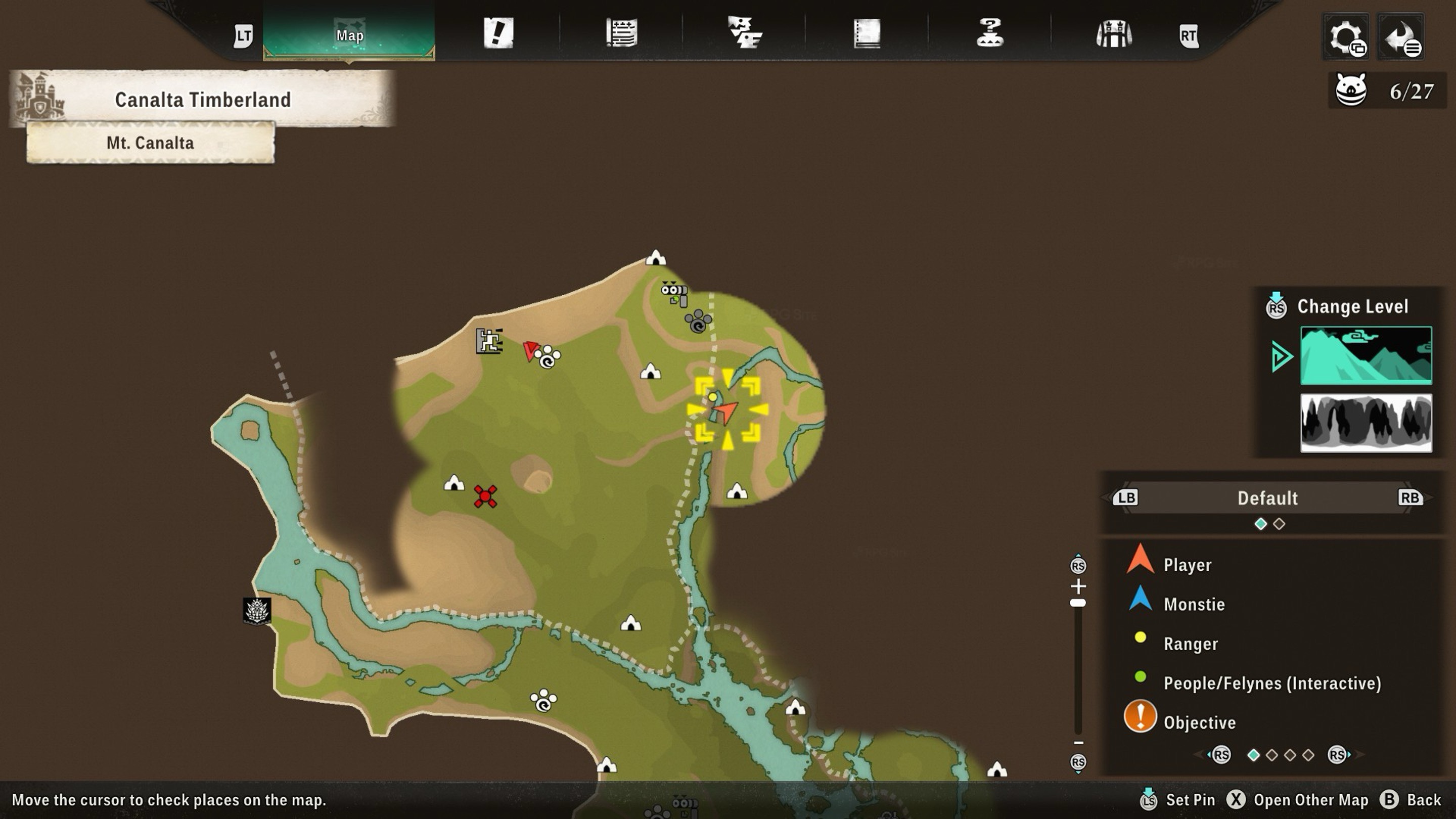Adjust the map zoom slider handle
The width and height of the screenshot is (1456, 819).
[1078, 603]
